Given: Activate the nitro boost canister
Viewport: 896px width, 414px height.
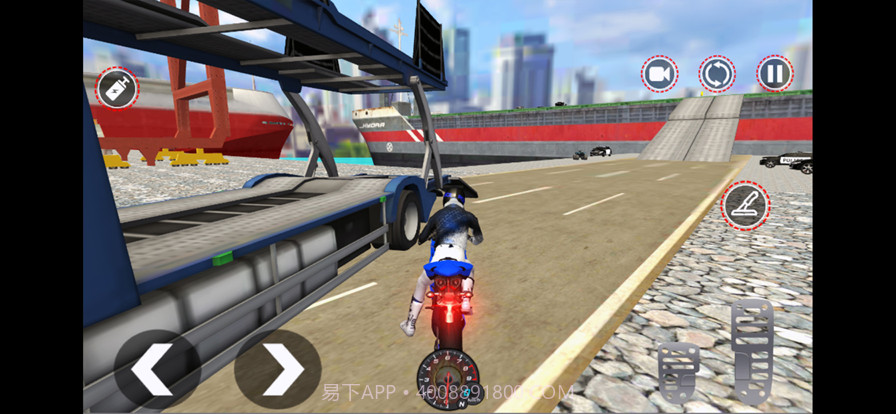Looking at the screenshot, I should click(x=116, y=89).
